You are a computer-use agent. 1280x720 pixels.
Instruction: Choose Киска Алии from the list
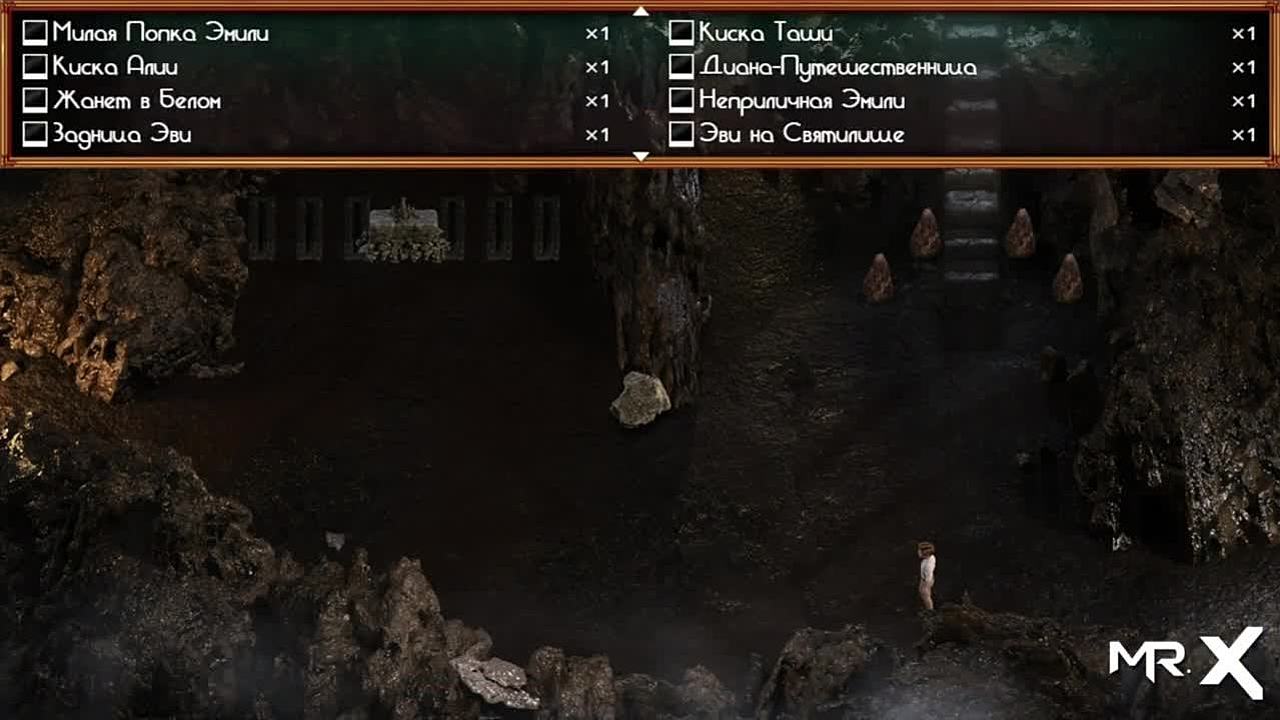(115, 67)
